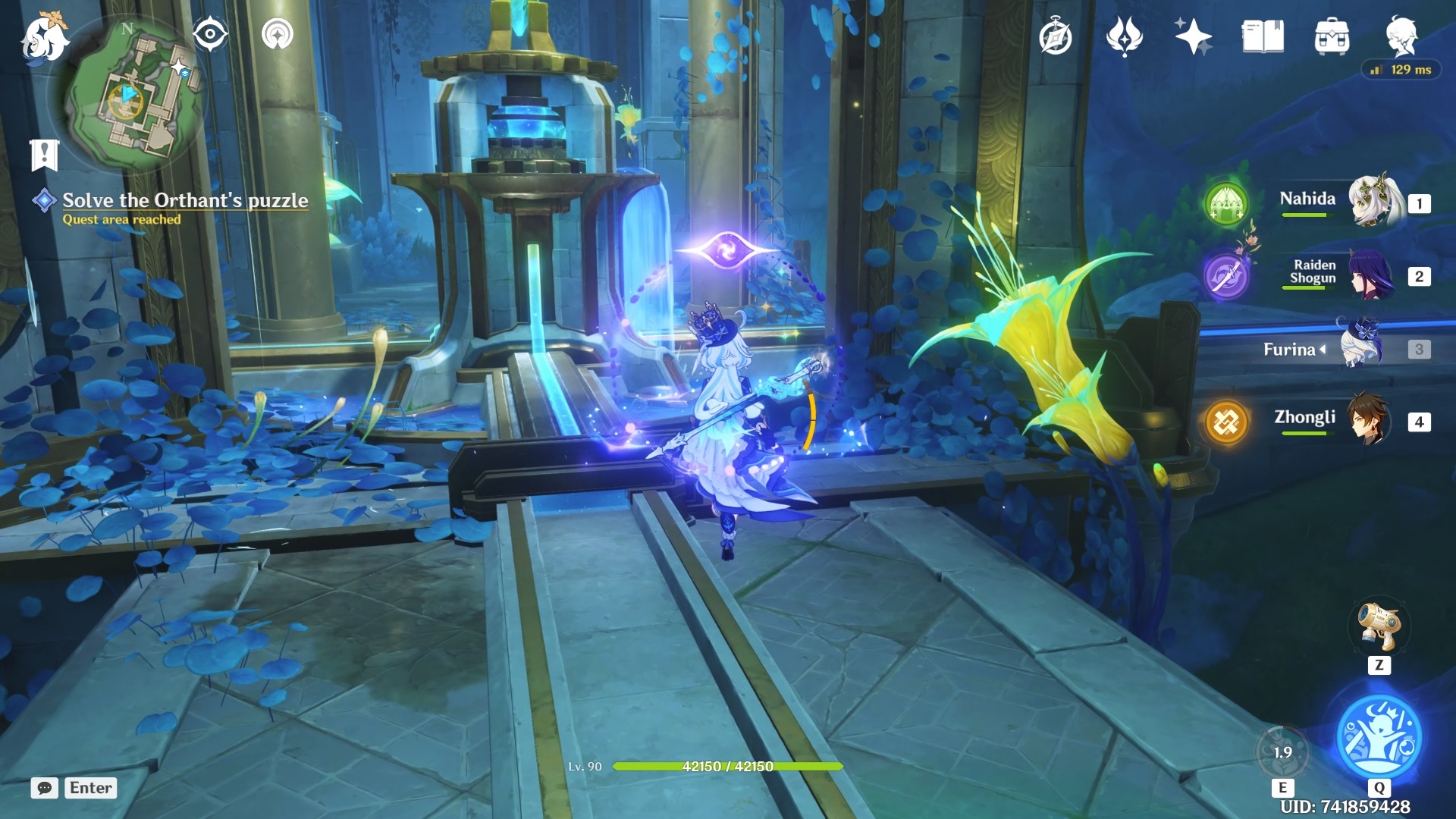
Task: Open the co-op signal icon beside minimap
Action: (277, 34)
